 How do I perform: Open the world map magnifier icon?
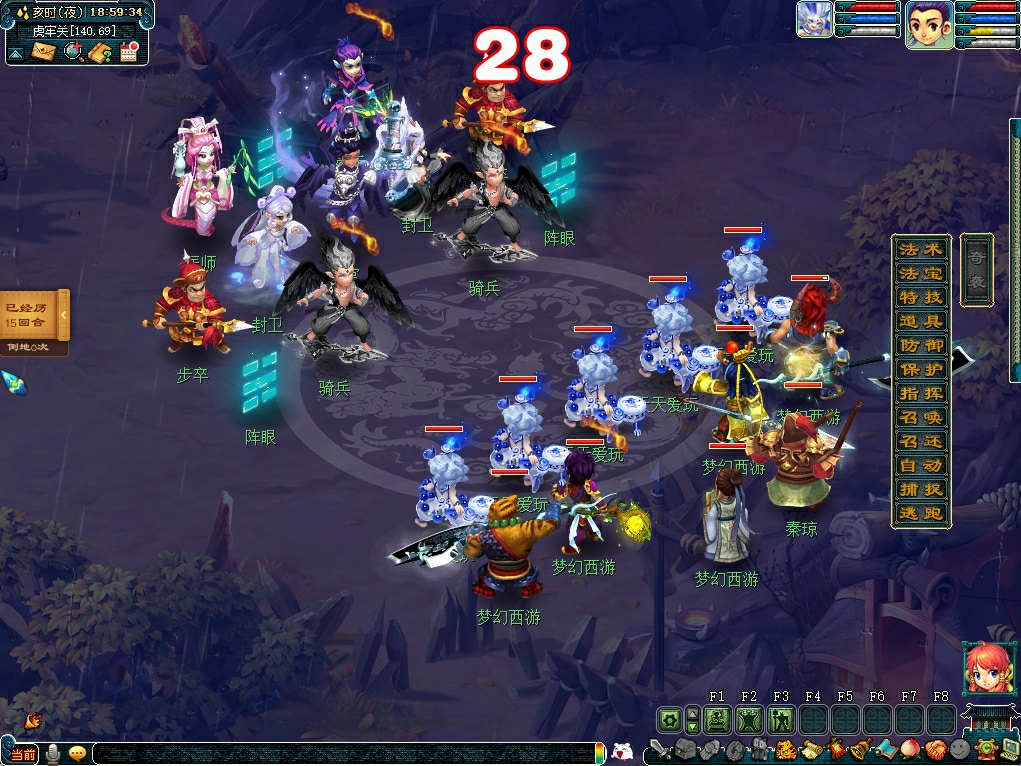click(x=72, y=52)
